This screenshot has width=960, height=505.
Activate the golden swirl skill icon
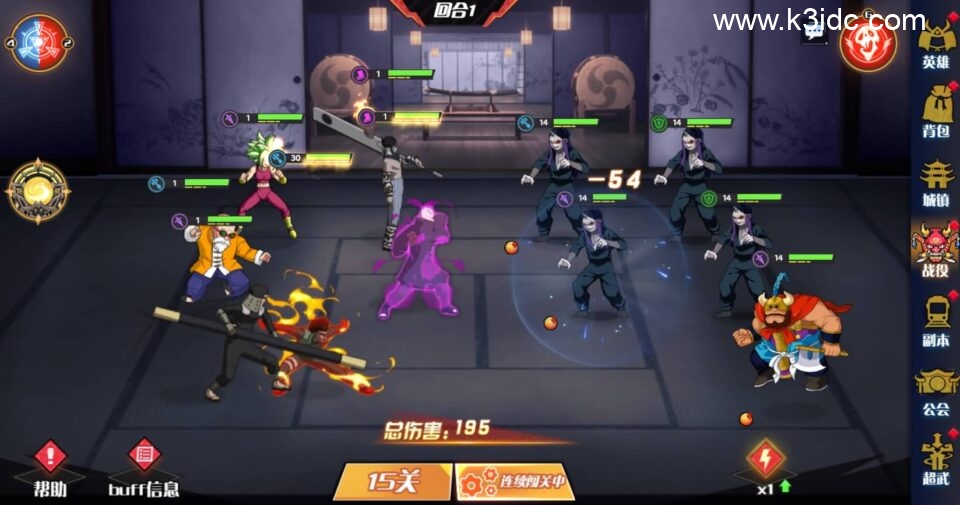pos(37,190)
